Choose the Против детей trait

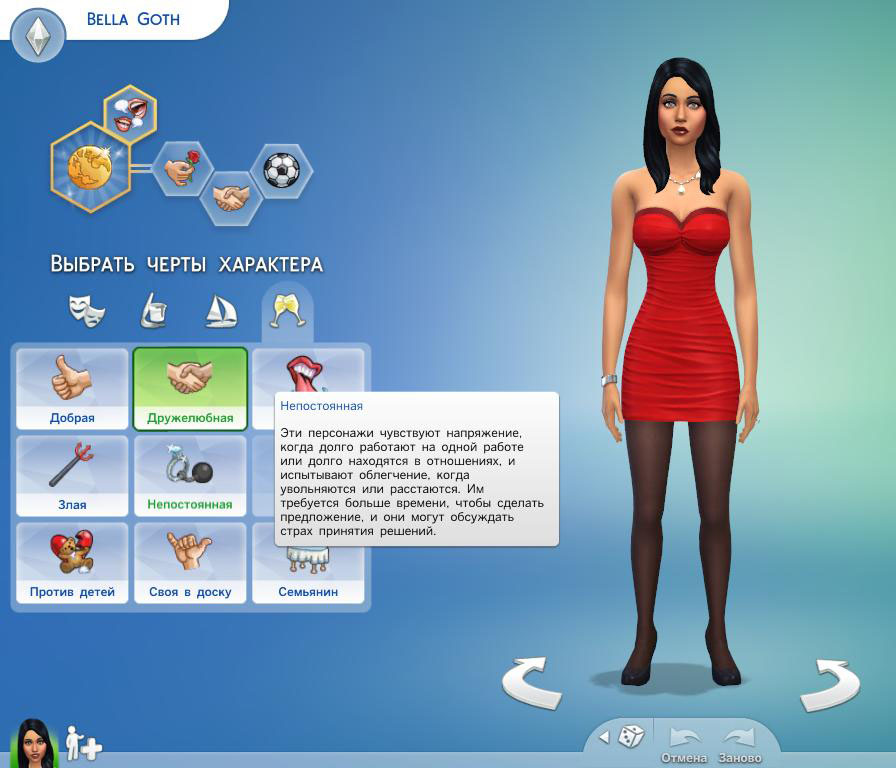pos(72,562)
